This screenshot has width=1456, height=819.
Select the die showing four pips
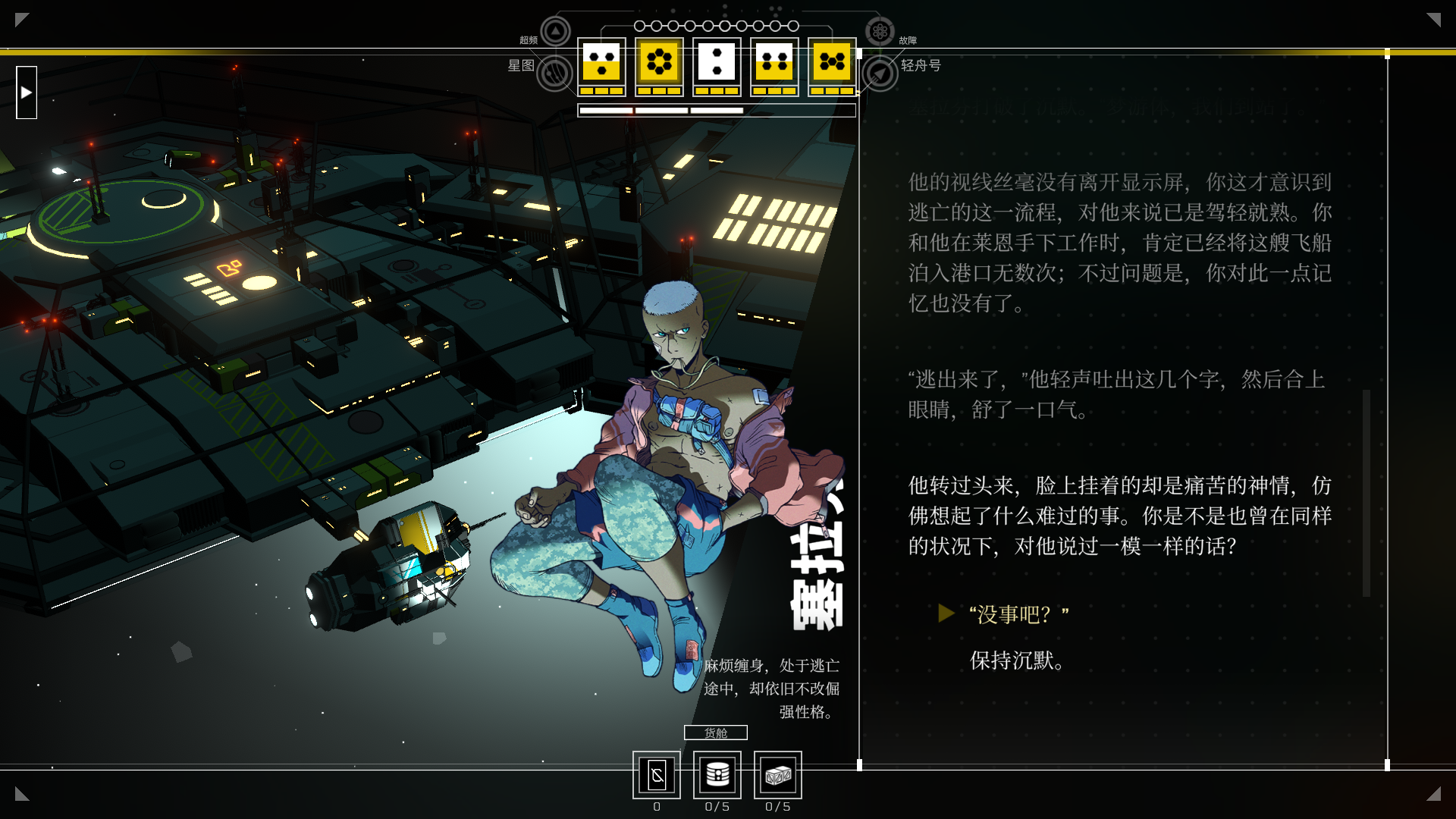(774, 62)
